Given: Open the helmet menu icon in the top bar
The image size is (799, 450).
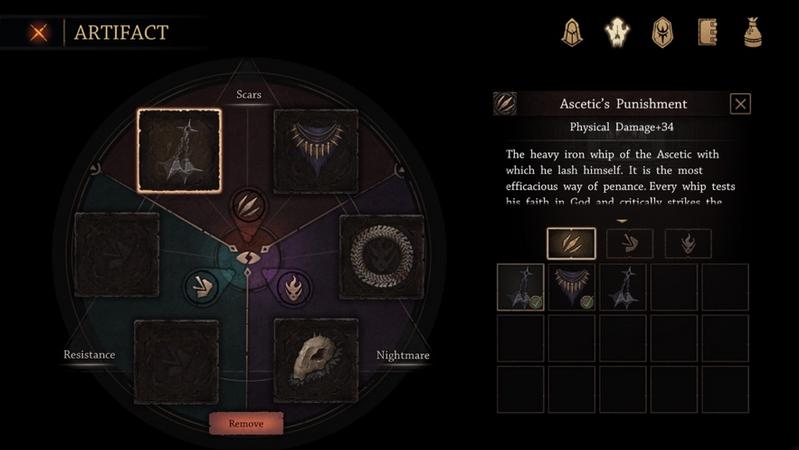Looking at the screenshot, I should coord(571,33).
